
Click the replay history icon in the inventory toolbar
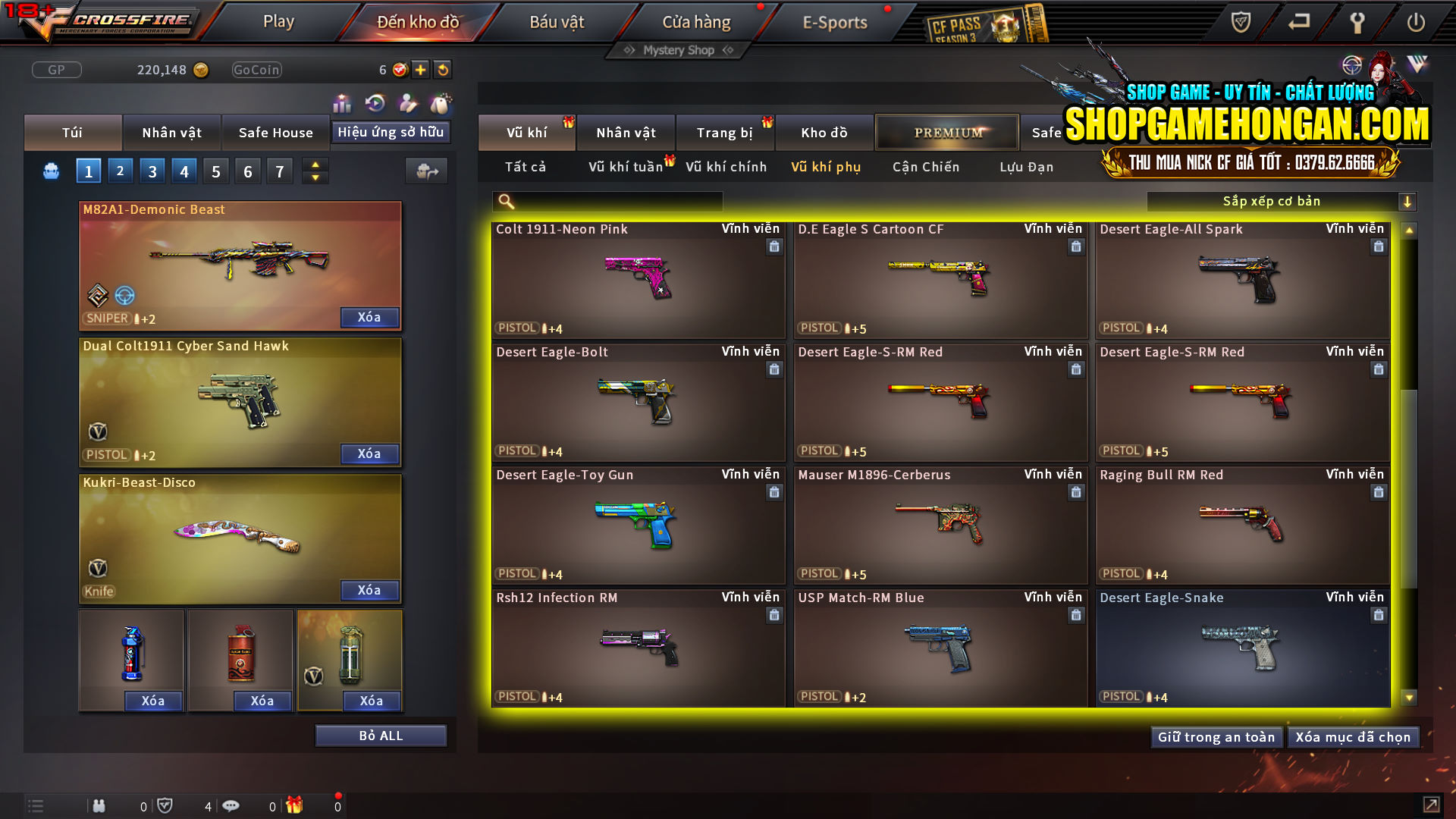(374, 103)
